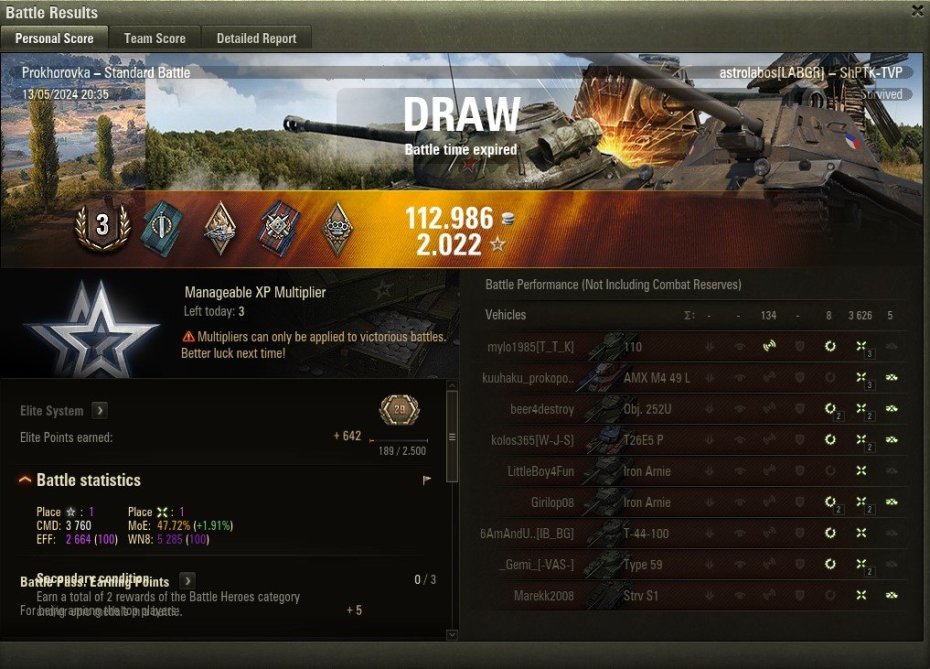
Task: Collapse the Battle statistics section
Action: coord(25,481)
